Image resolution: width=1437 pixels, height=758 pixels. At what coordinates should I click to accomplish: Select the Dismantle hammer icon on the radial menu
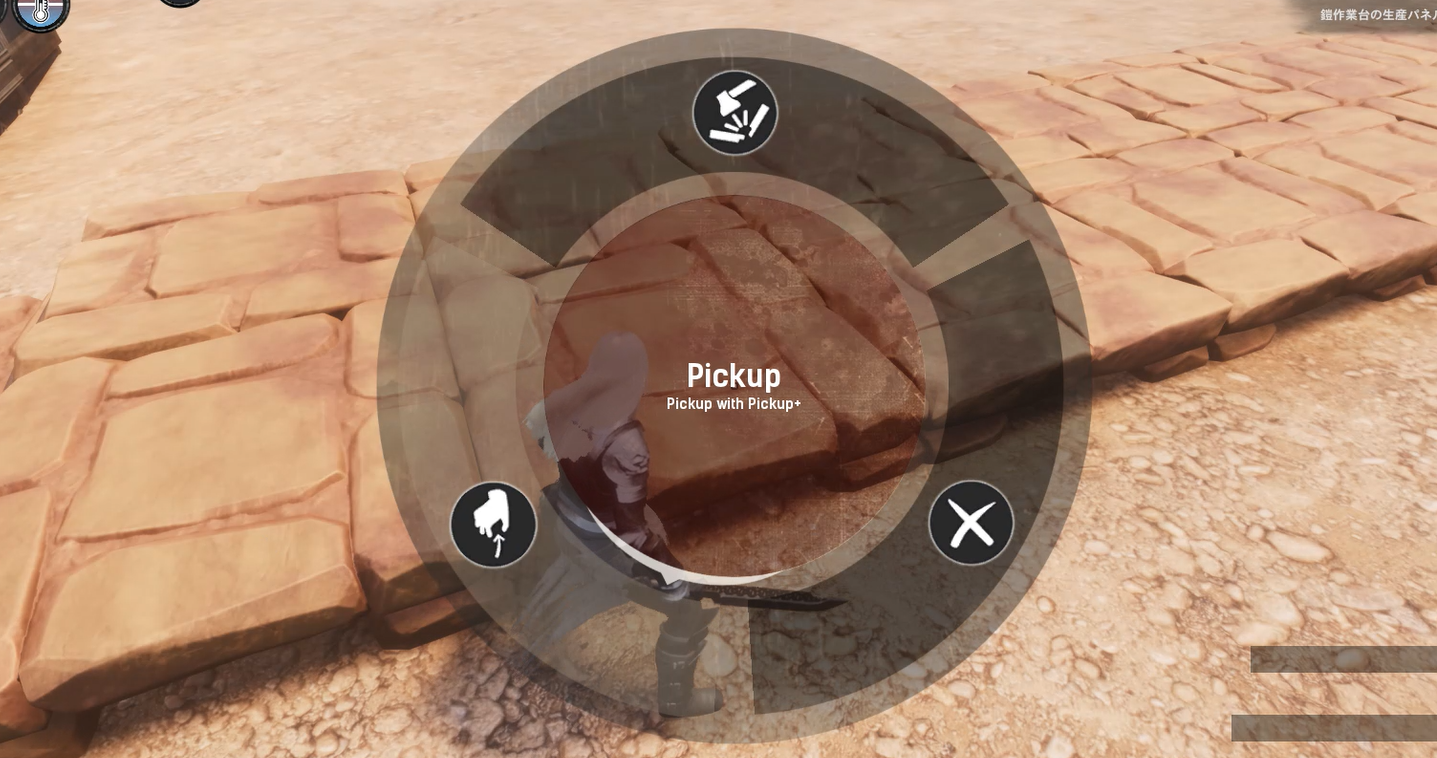click(735, 112)
